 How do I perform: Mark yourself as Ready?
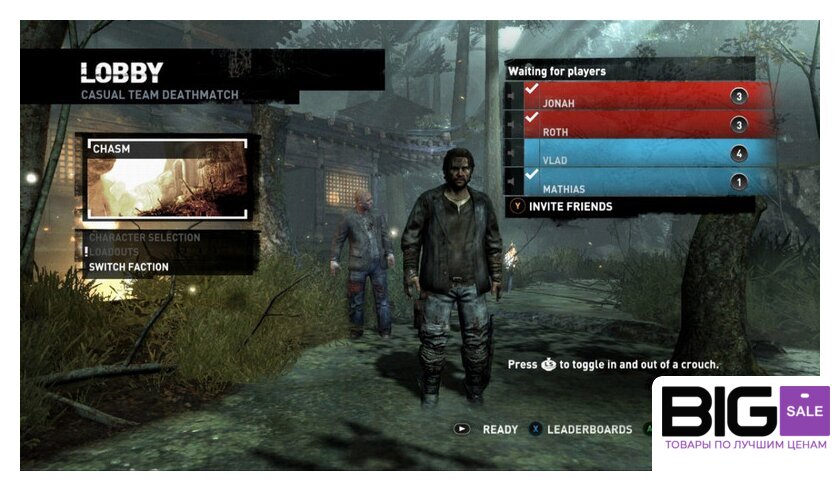pyautogui.click(x=499, y=429)
